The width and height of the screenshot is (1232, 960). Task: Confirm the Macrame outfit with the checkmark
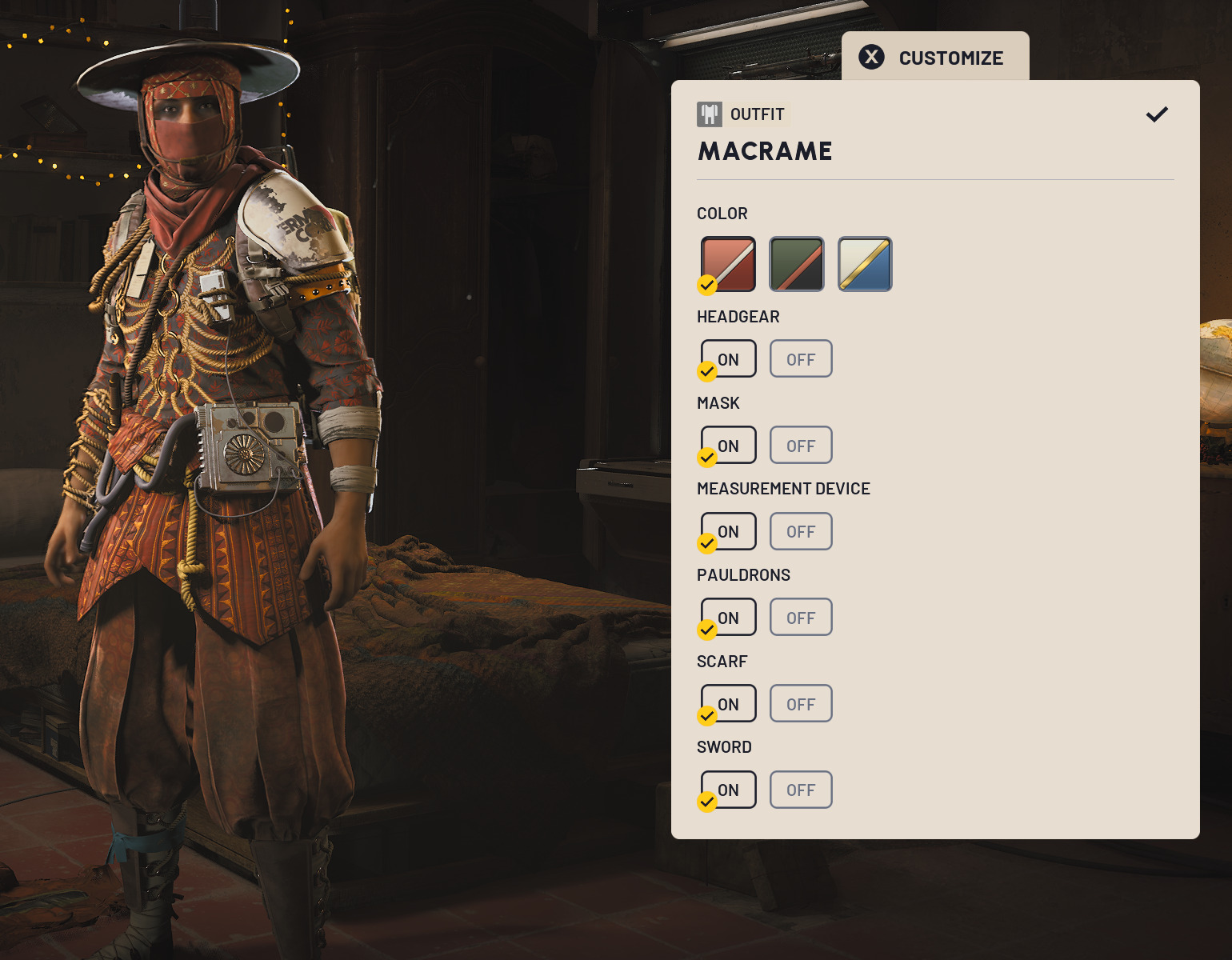[x=1157, y=114]
